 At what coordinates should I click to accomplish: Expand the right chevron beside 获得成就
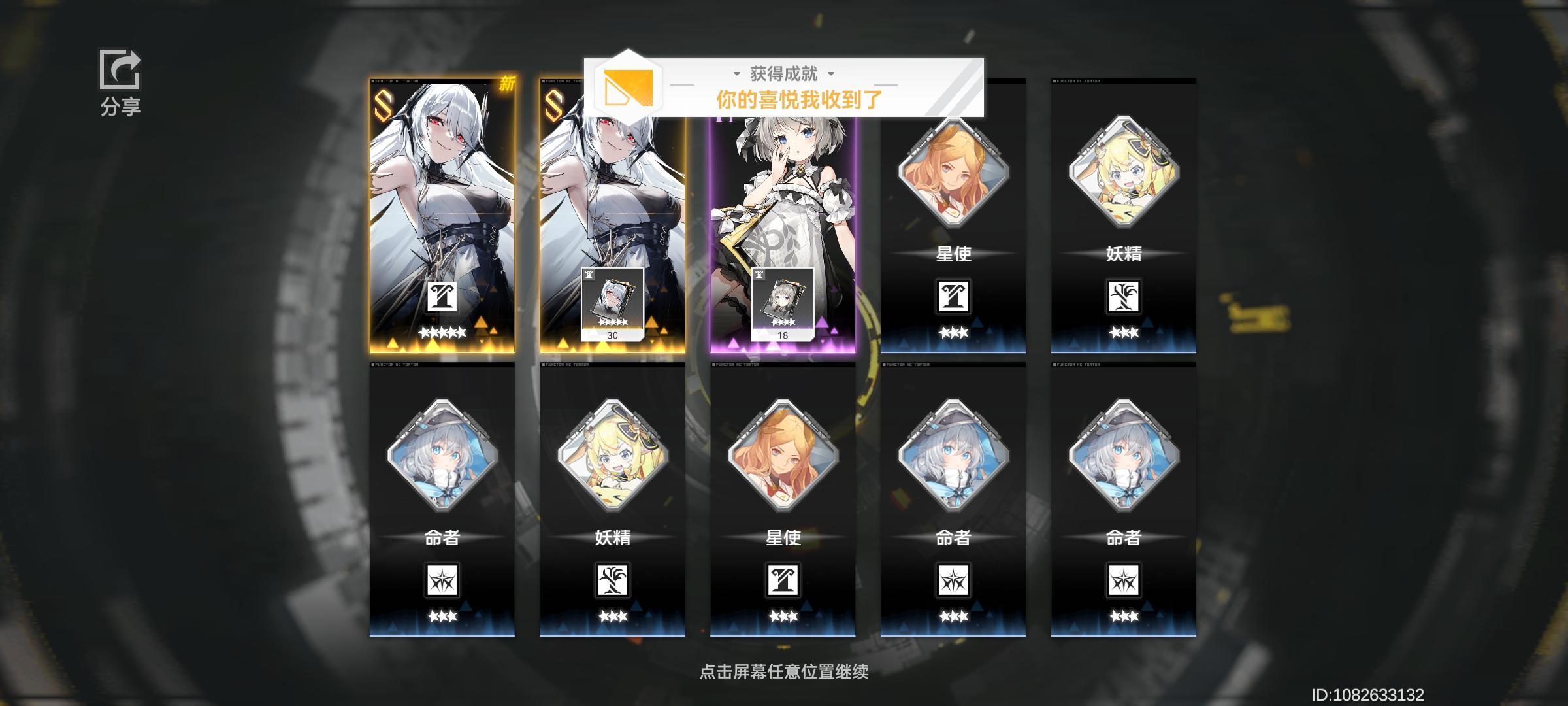click(x=830, y=74)
